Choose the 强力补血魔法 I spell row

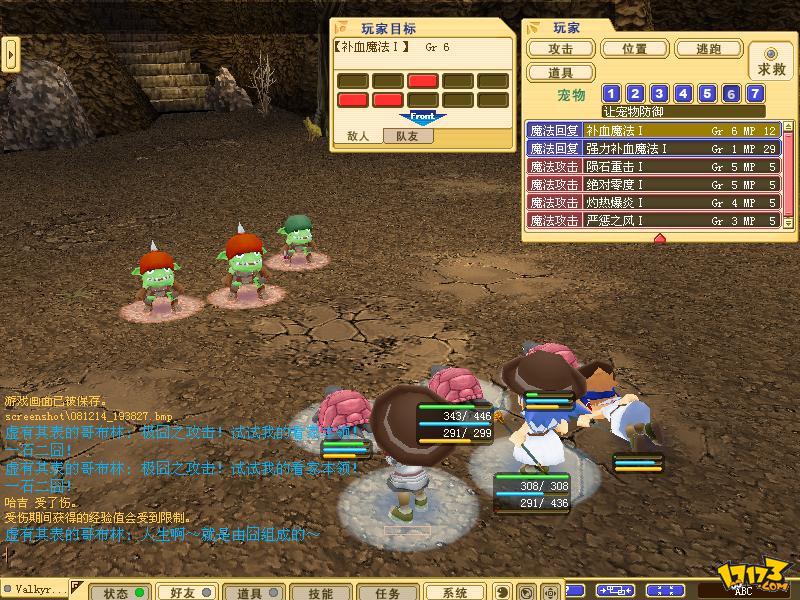click(x=652, y=149)
